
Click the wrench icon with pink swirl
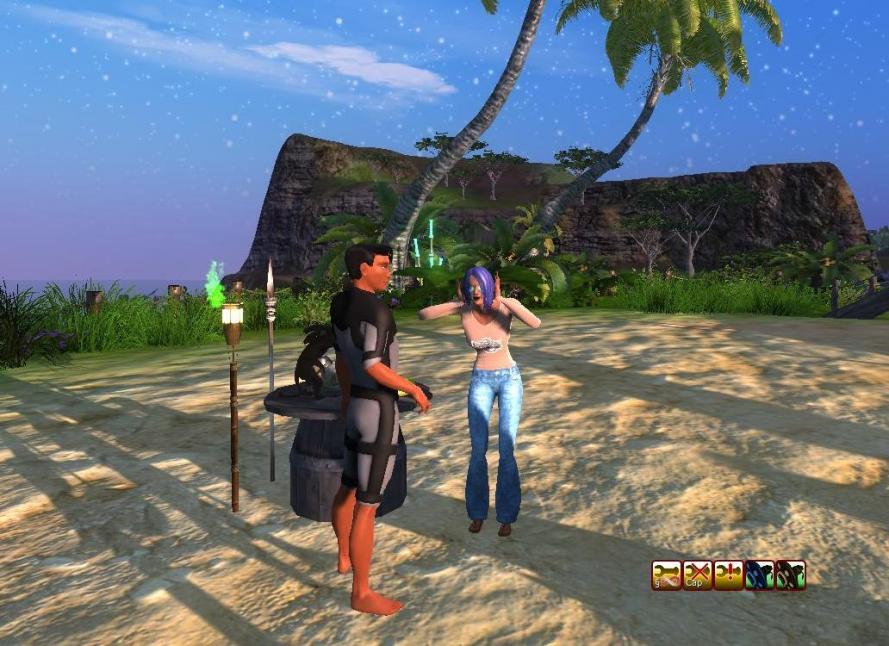[666, 575]
